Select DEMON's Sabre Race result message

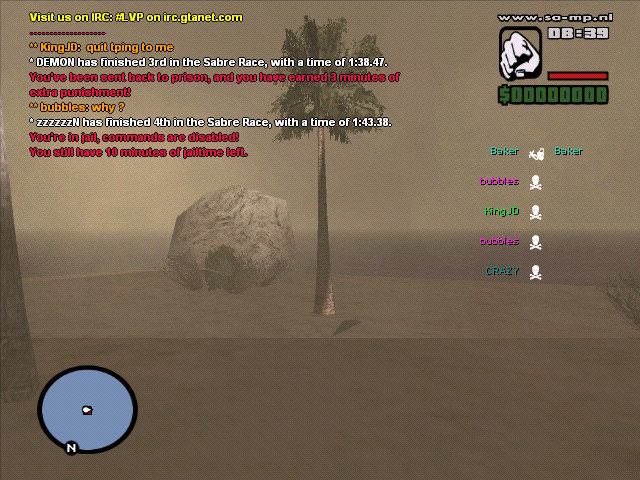tap(195, 62)
